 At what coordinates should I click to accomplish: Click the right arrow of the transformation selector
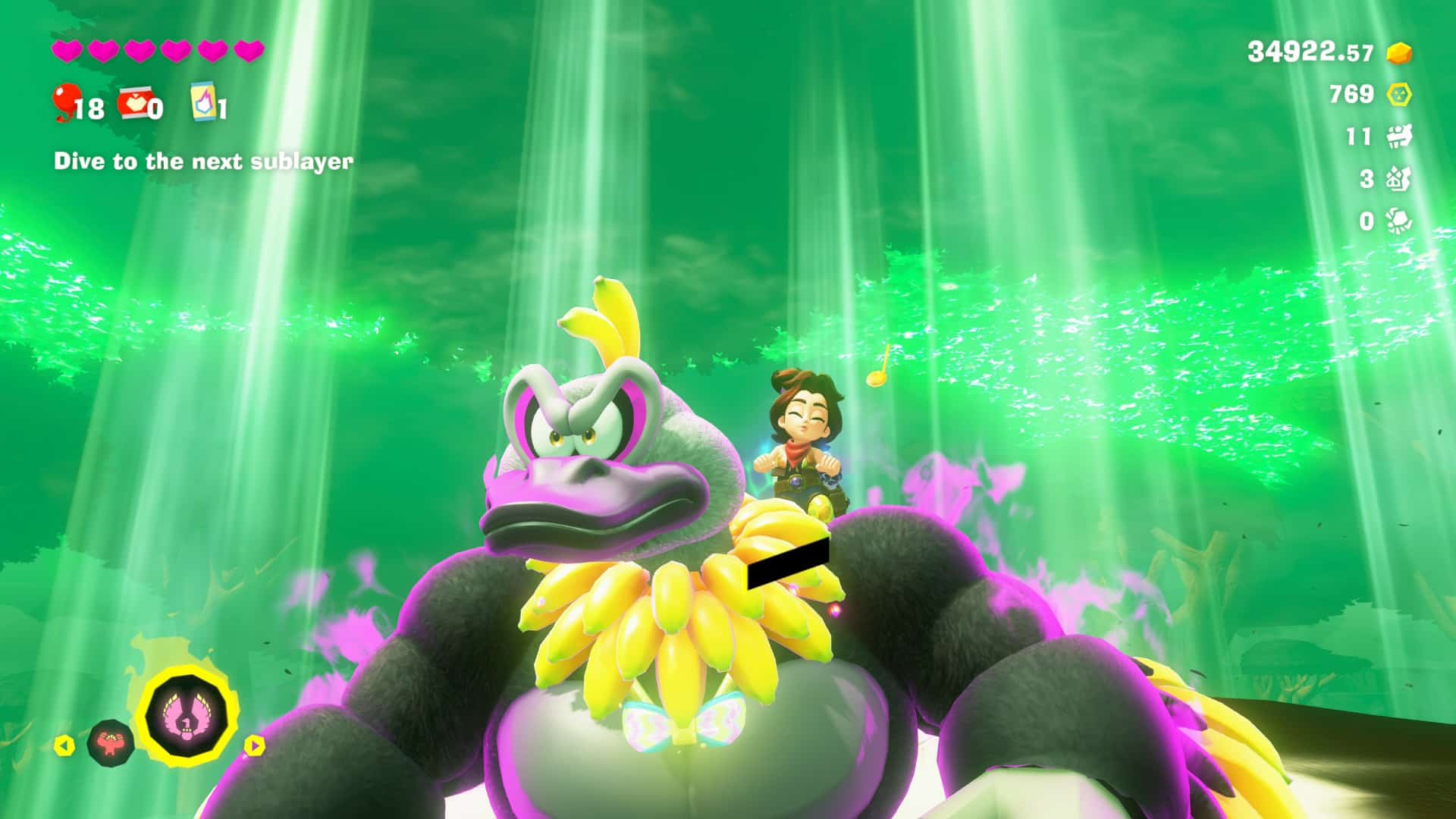click(x=254, y=745)
